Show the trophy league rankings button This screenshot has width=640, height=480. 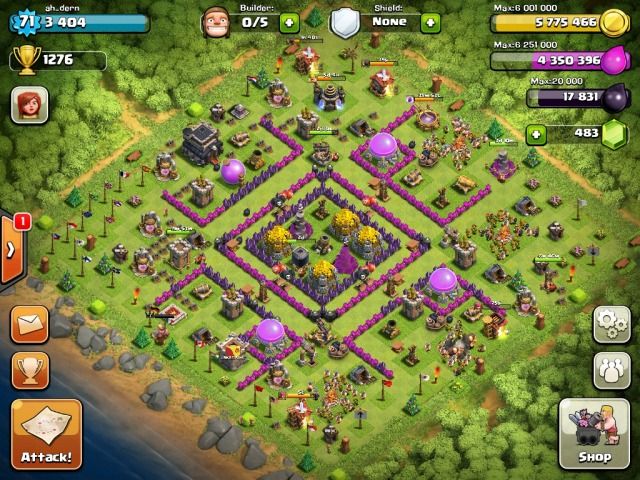(29, 369)
